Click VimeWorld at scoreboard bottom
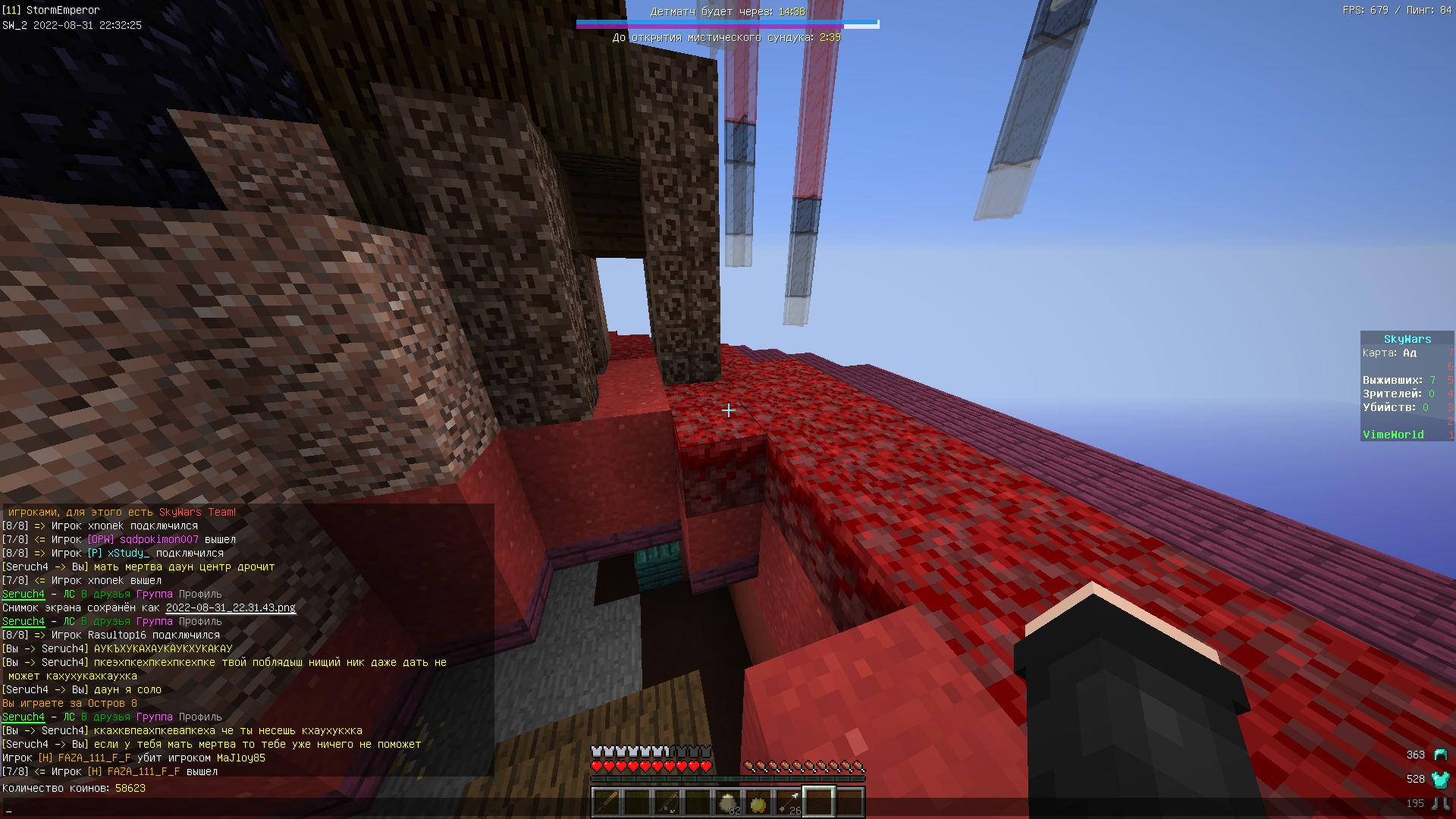The width and height of the screenshot is (1456, 819). [1393, 434]
